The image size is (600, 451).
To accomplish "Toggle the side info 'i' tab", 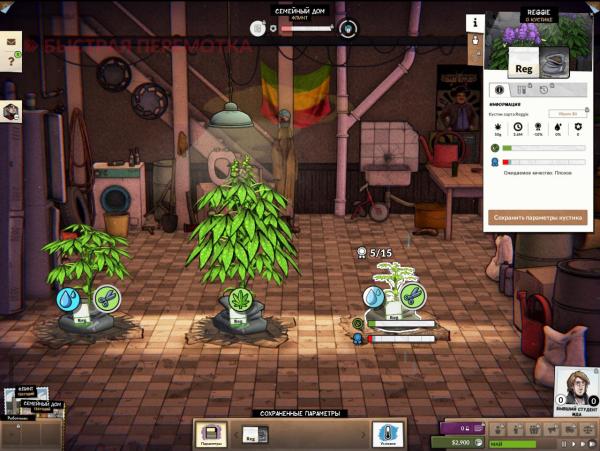I will tap(474, 22).
